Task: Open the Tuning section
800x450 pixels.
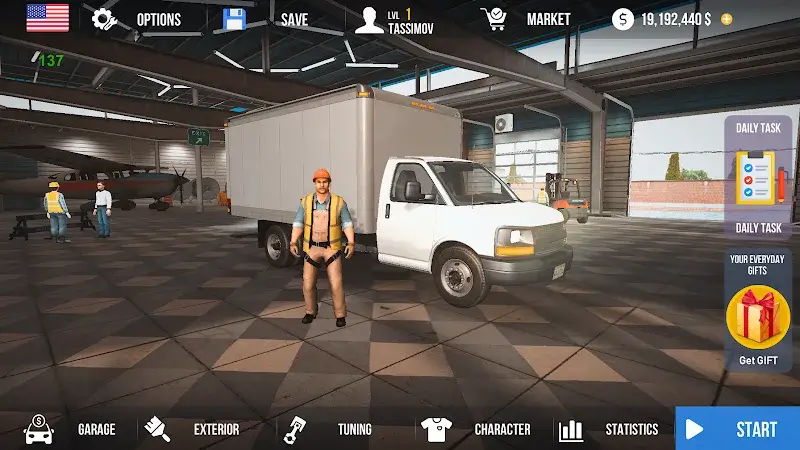Action: click(328, 429)
